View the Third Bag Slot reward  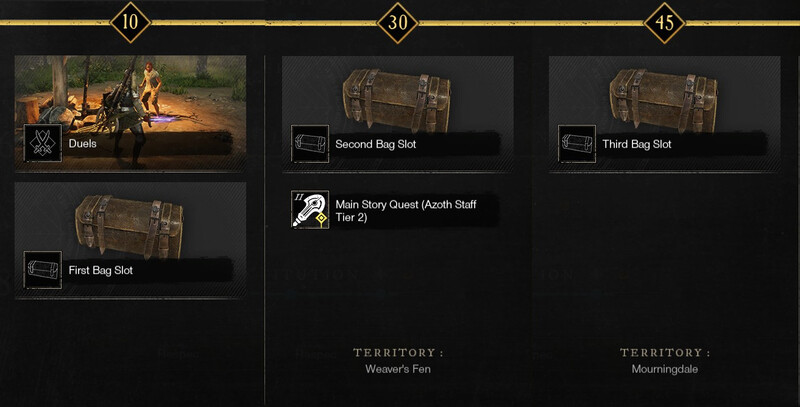click(x=664, y=112)
